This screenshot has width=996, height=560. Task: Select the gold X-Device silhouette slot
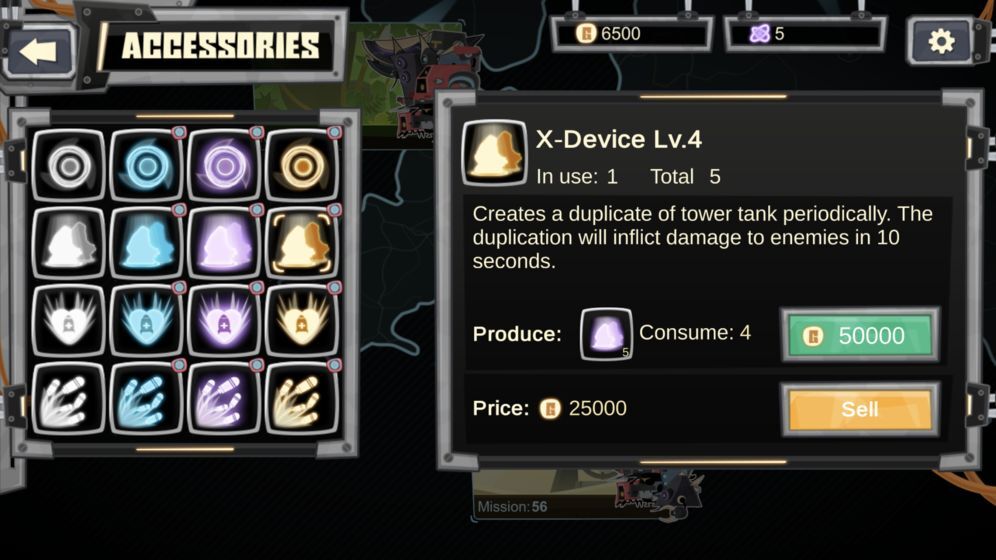(303, 244)
